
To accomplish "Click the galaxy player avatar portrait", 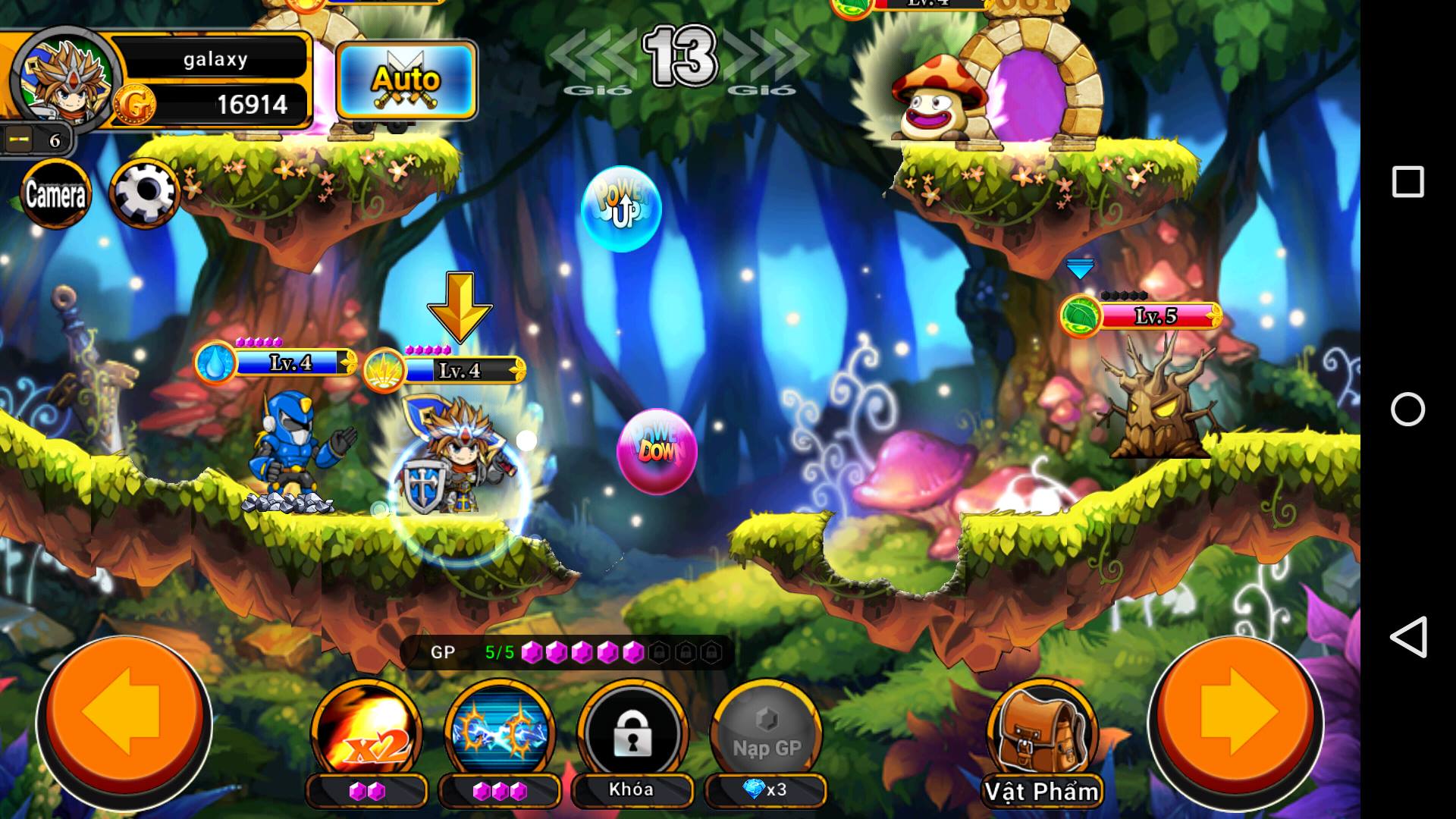I will [x=65, y=77].
